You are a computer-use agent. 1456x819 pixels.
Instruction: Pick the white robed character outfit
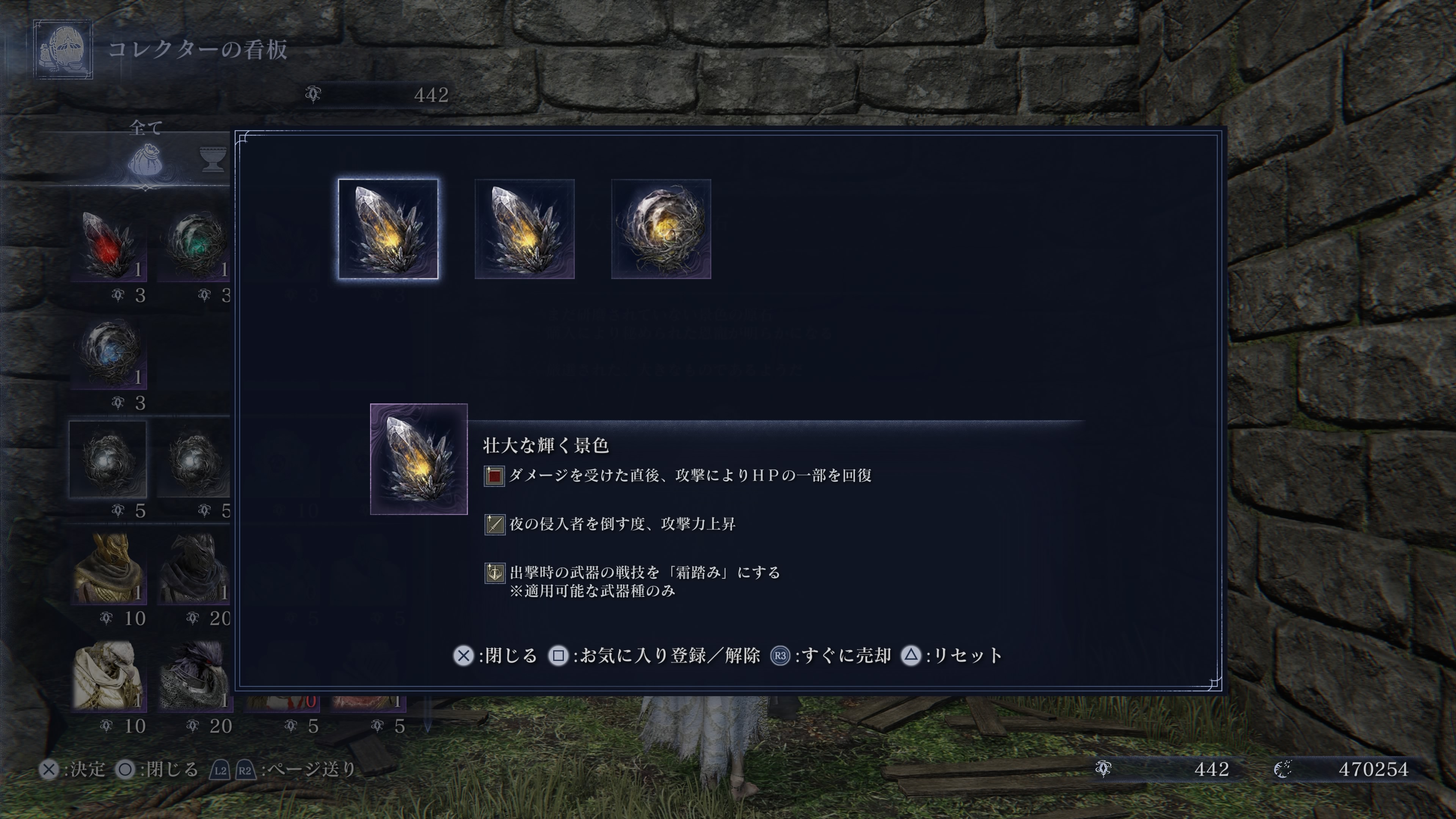(x=108, y=675)
